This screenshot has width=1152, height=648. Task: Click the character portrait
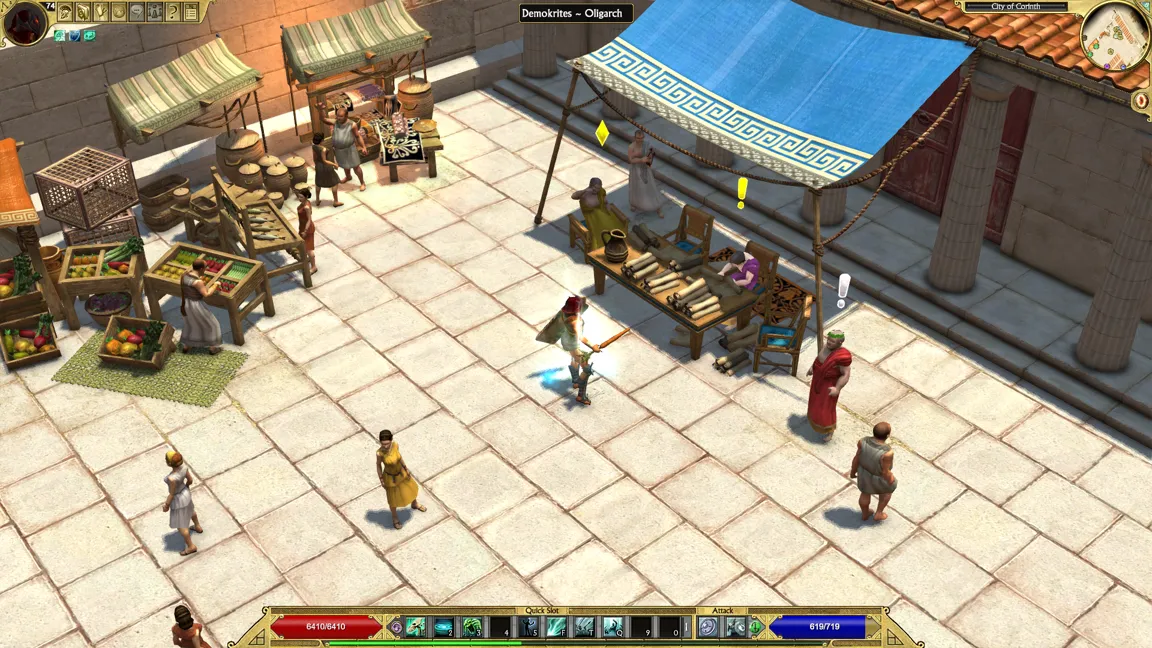coord(25,22)
